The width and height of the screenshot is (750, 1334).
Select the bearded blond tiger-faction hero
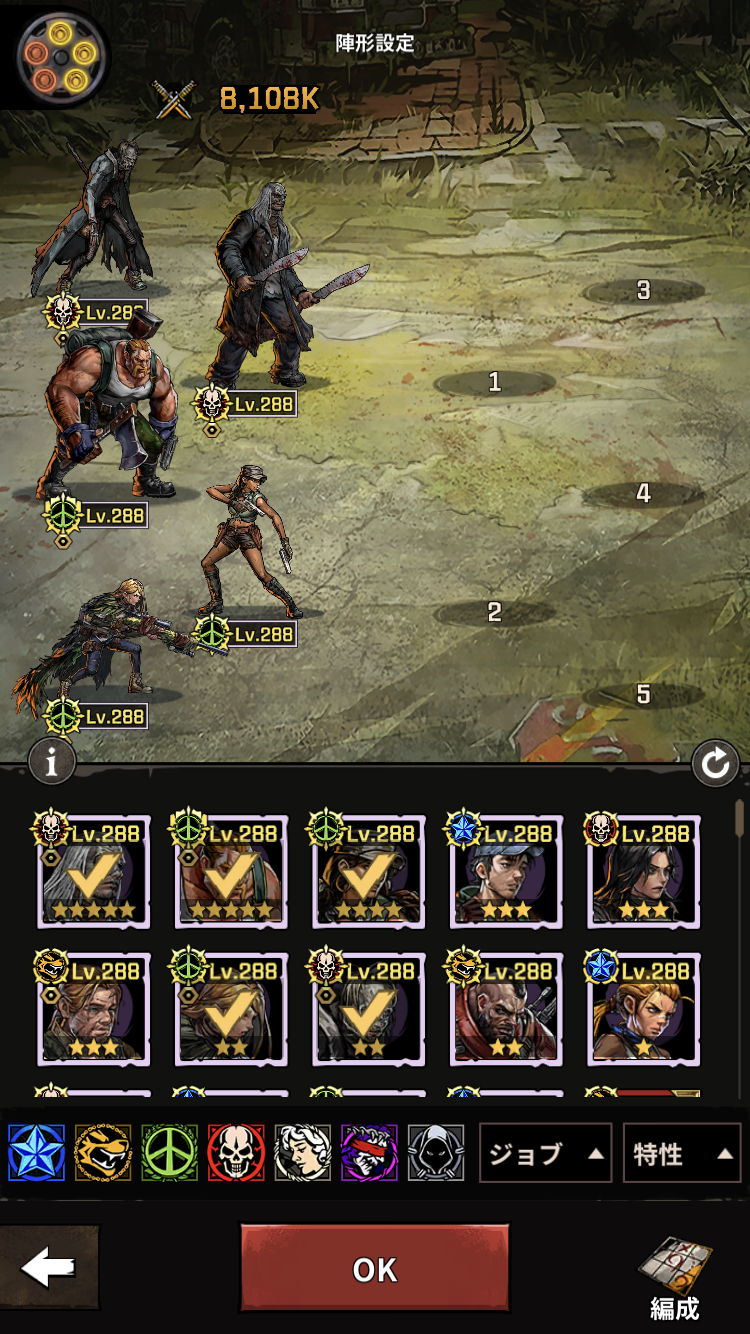coord(93,1009)
